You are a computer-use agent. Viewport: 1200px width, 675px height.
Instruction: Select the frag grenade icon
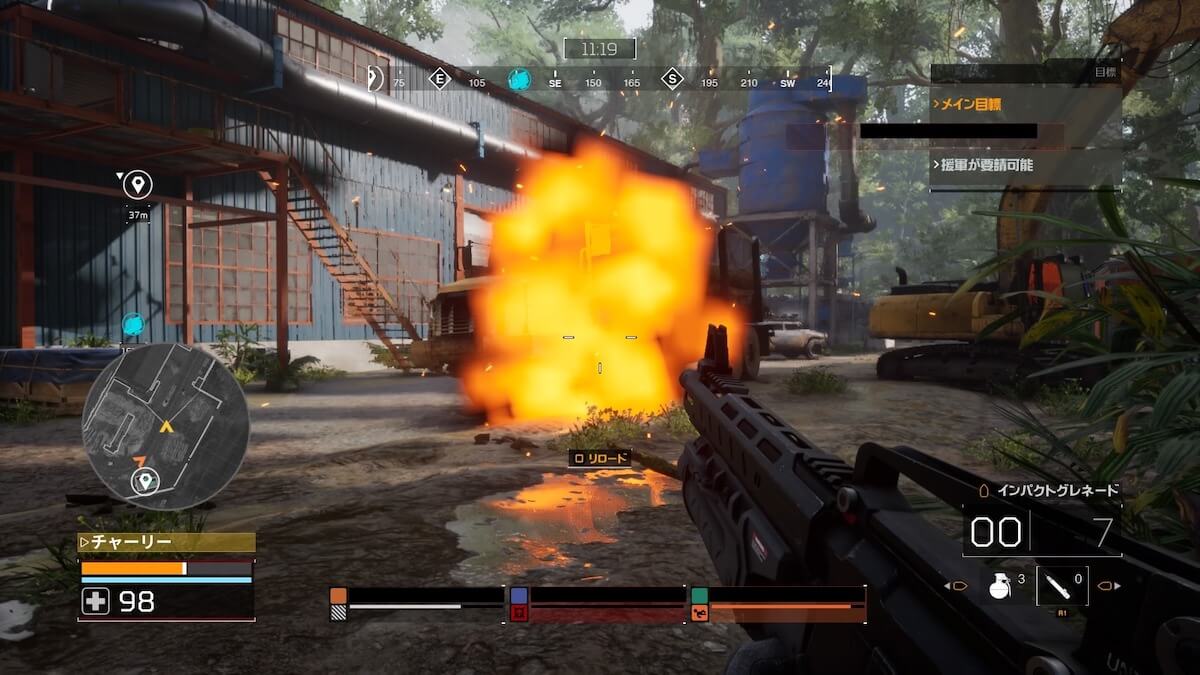click(x=999, y=585)
